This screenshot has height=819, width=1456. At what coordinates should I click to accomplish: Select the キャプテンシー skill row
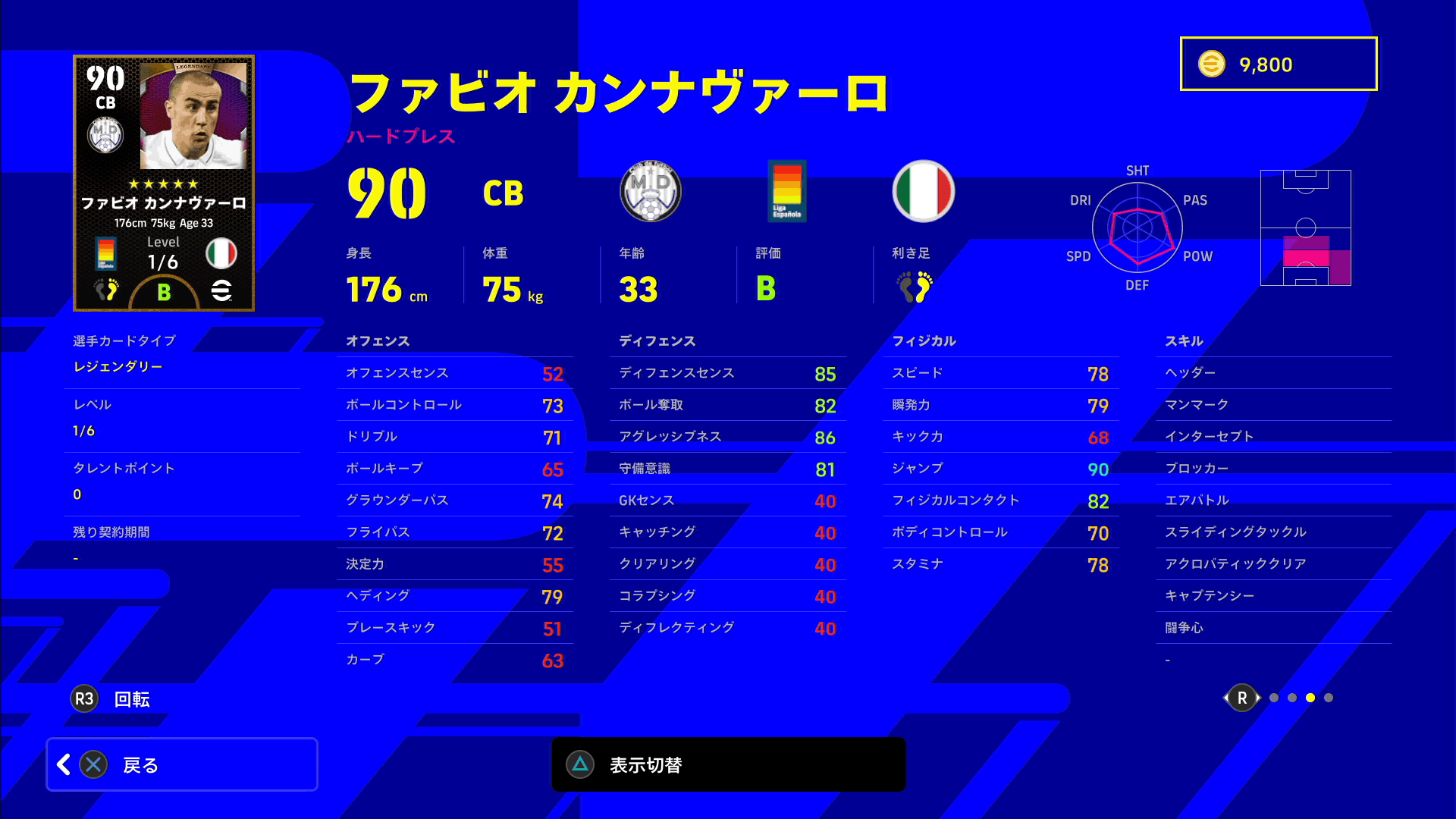click(1272, 596)
